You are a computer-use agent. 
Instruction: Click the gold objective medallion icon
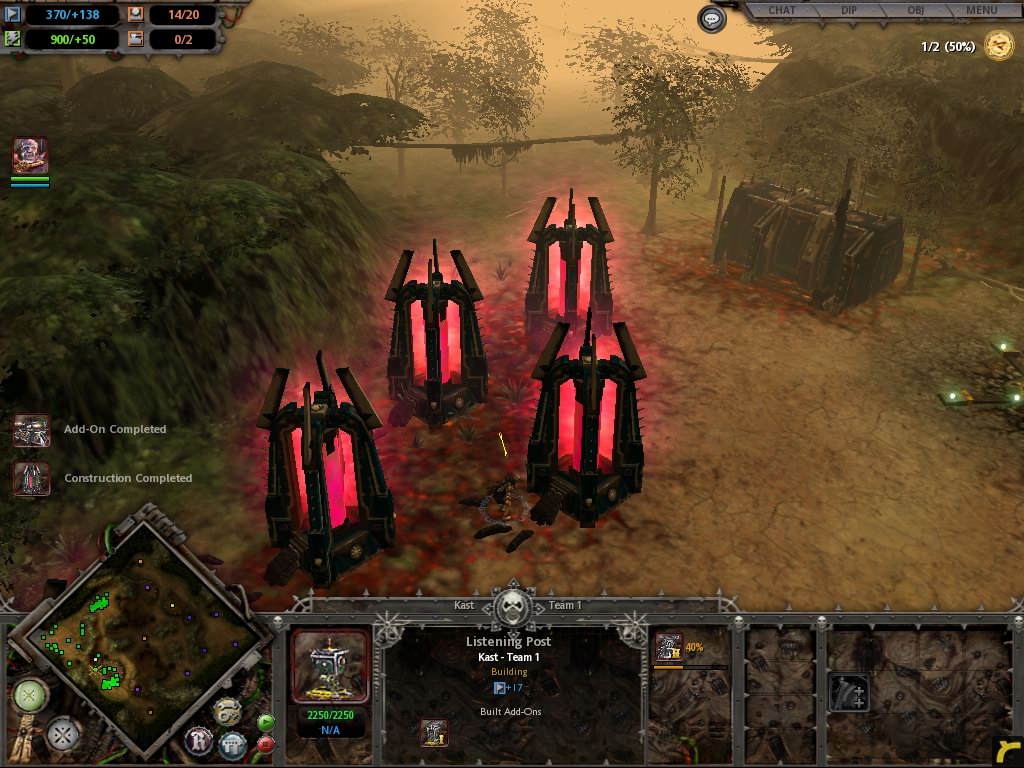pyautogui.click(x=998, y=46)
